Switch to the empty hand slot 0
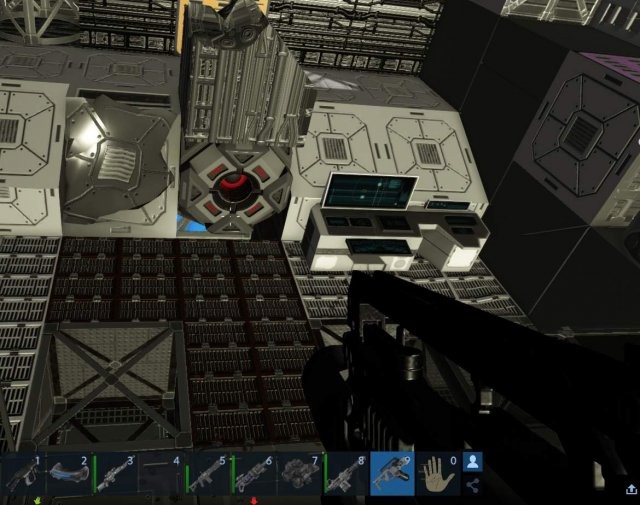Viewport: 640px width, 505px height. tap(436, 474)
